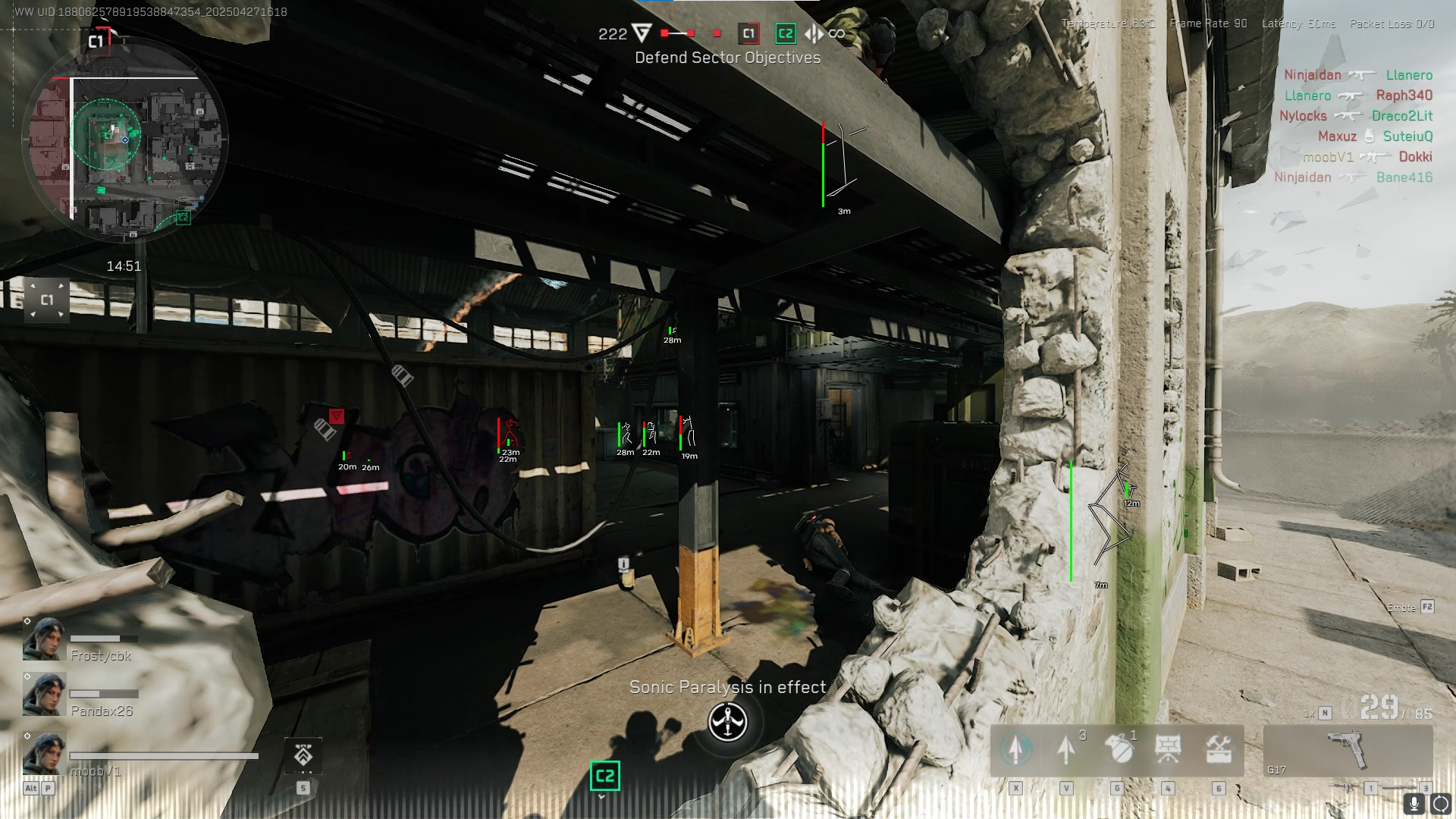Toggle the loop icon next to the microphone

coord(1439,802)
